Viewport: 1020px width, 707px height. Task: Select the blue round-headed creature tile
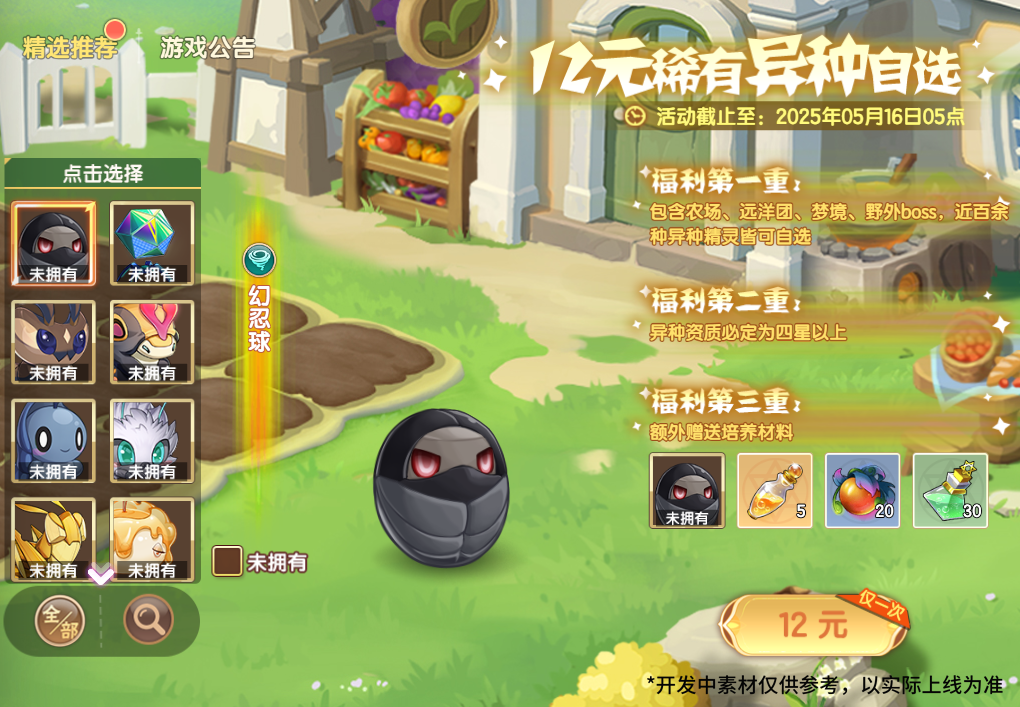(54, 440)
